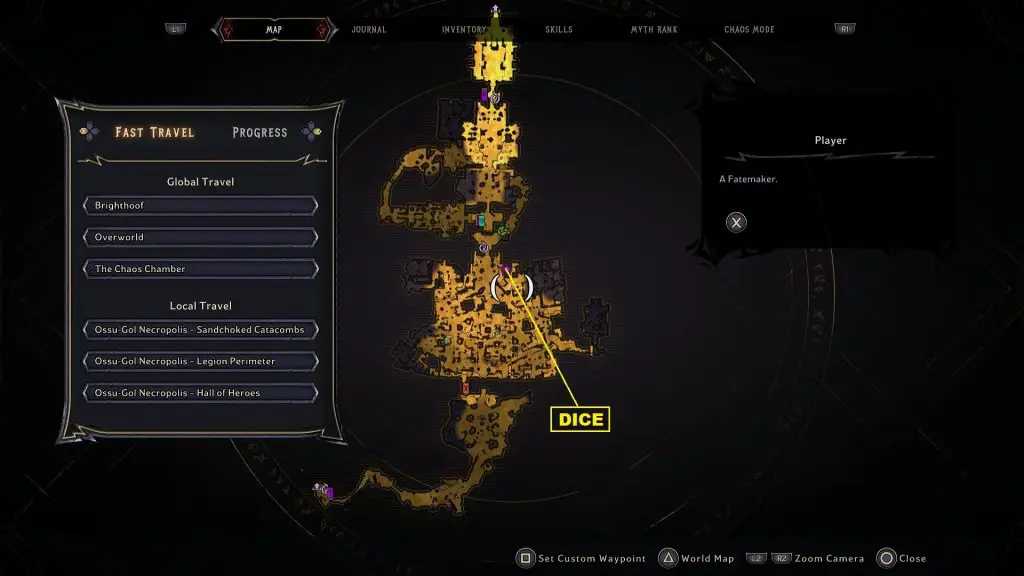Fast travel to Brighthoof
This screenshot has width=1024, height=576.
(201, 206)
